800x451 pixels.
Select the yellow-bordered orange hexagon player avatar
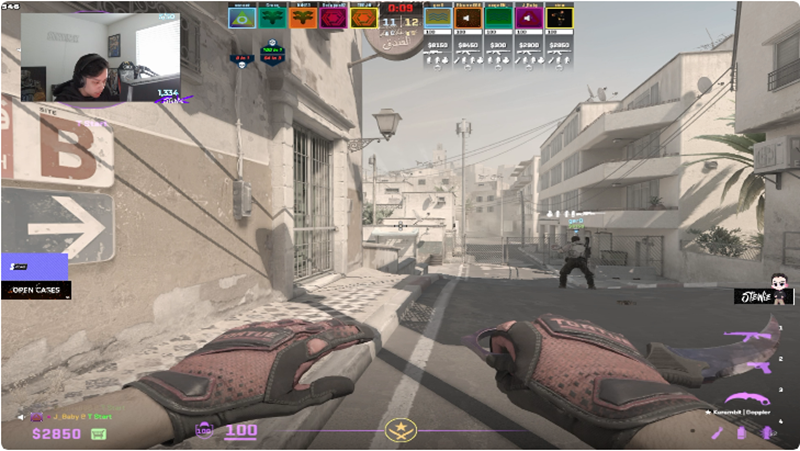(x=363, y=17)
